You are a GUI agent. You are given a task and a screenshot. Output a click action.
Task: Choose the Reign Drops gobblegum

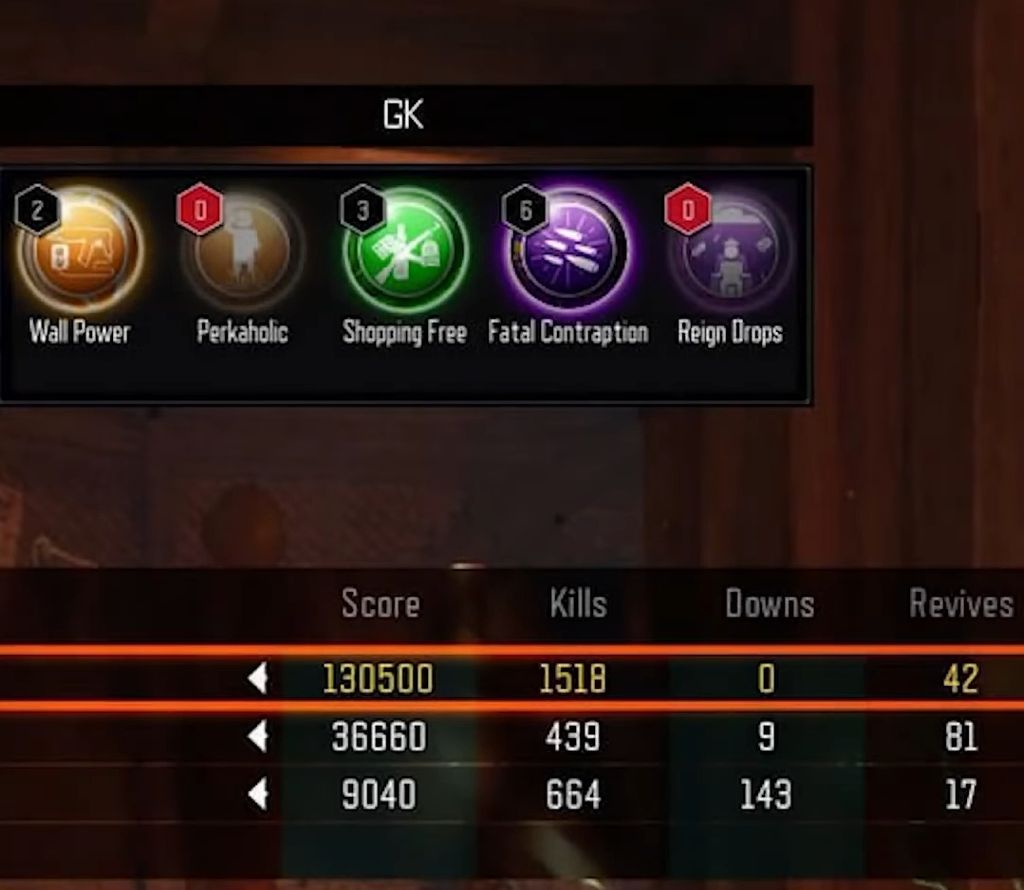tap(730, 249)
